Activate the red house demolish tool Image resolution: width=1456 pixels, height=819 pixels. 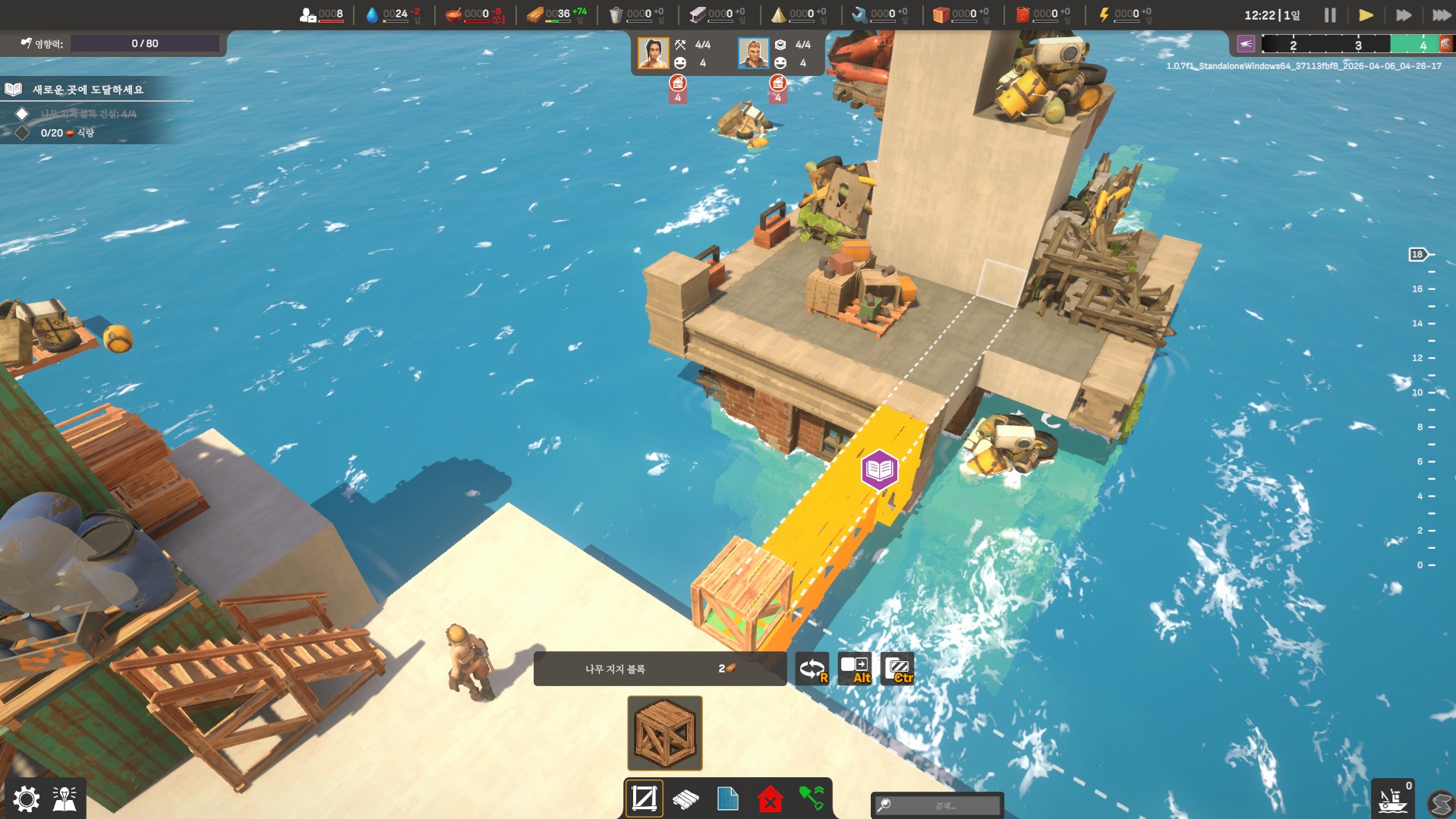[x=770, y=799]
